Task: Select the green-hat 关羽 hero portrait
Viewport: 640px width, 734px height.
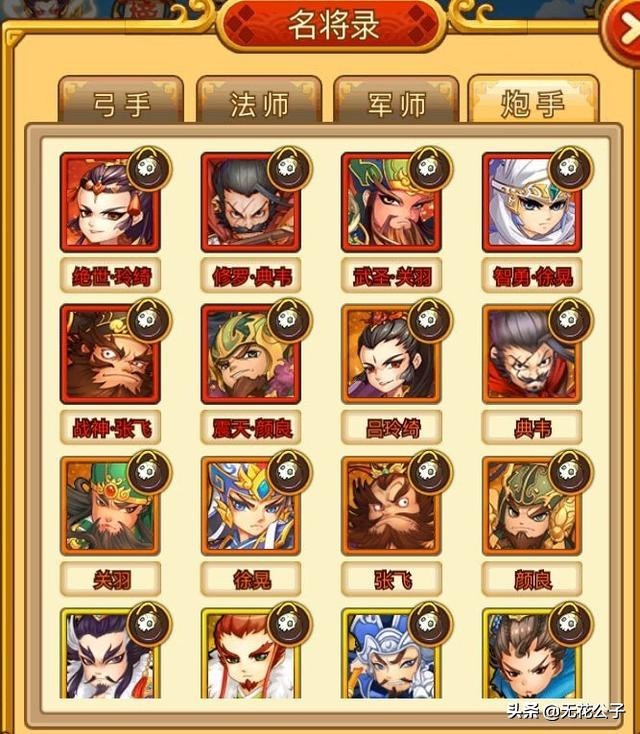Action: click(x=107, y=507)
